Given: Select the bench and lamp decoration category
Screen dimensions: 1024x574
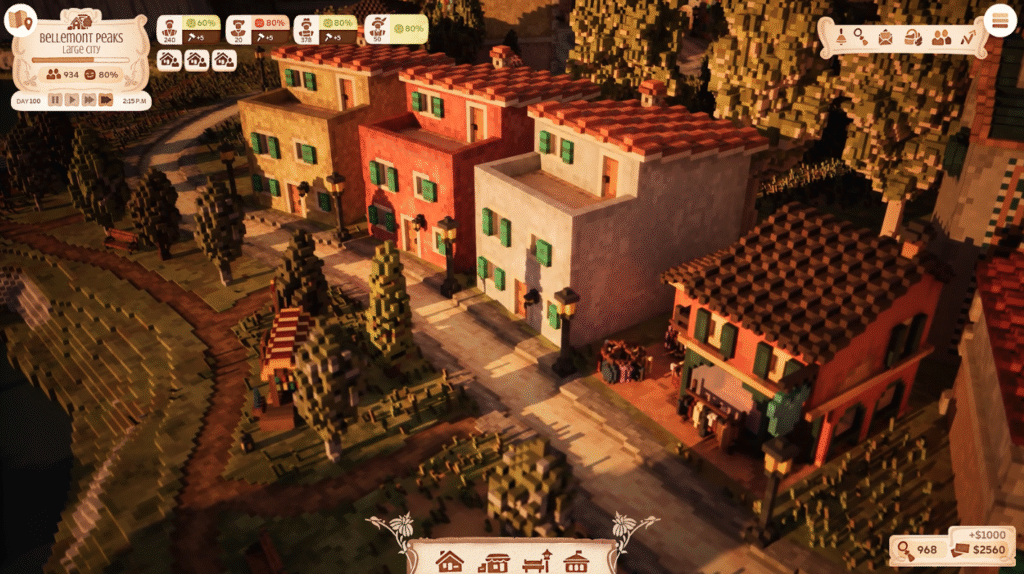Looking at the screenshot, I should 536,560.
